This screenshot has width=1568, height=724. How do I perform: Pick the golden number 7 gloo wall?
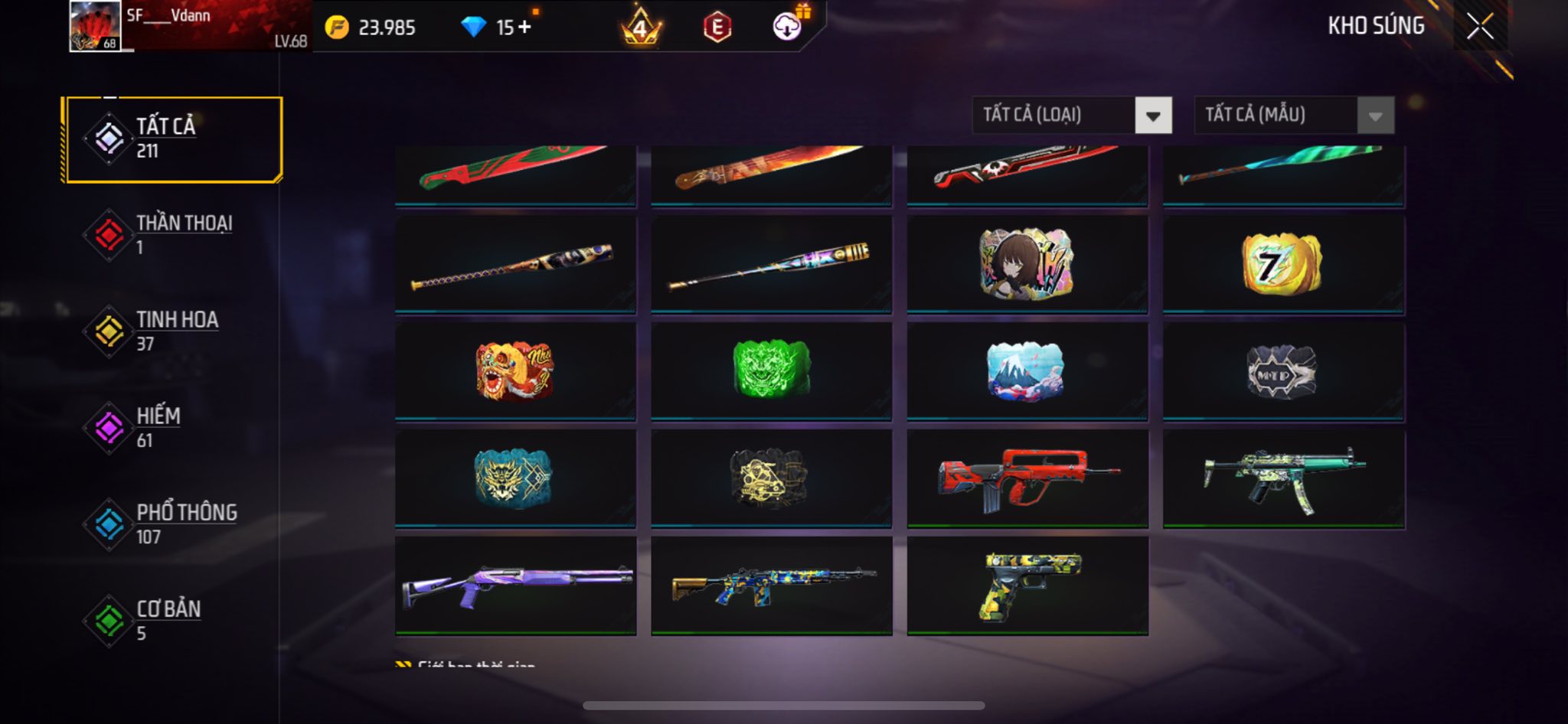1282,263
